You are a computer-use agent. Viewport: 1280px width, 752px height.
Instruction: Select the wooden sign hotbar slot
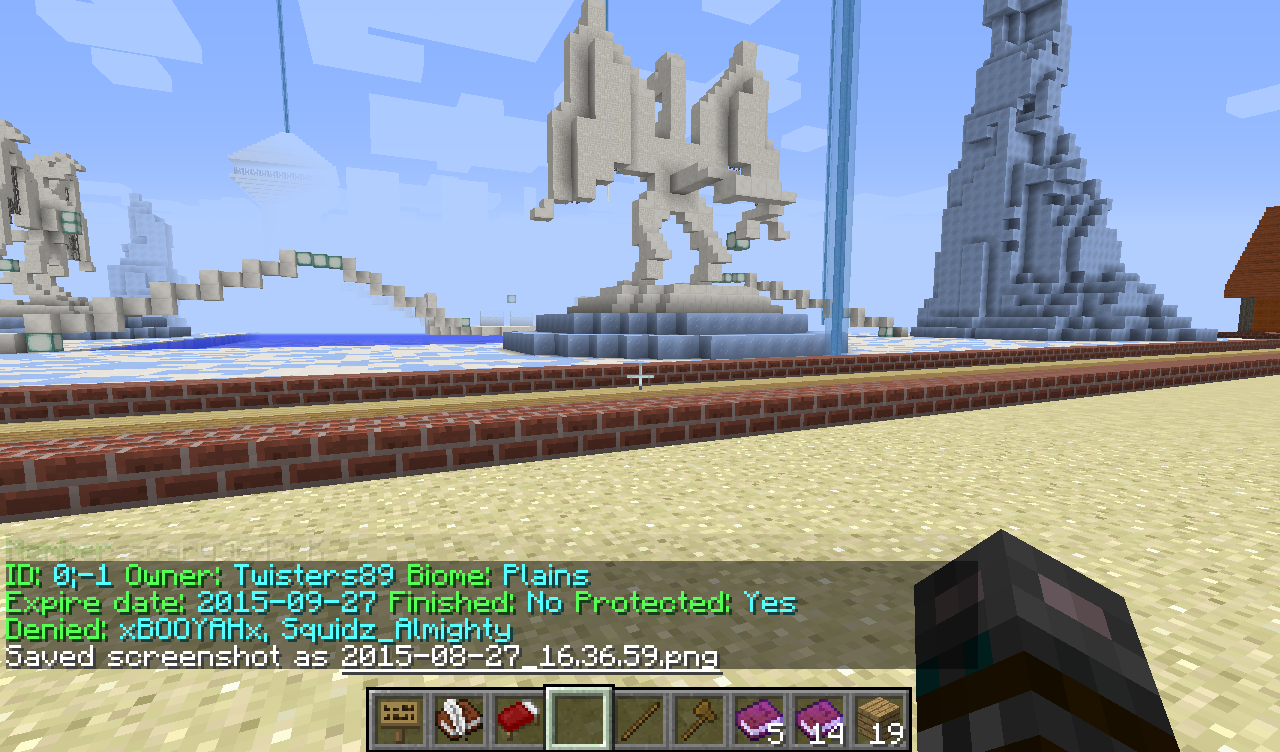pos(399,717)
